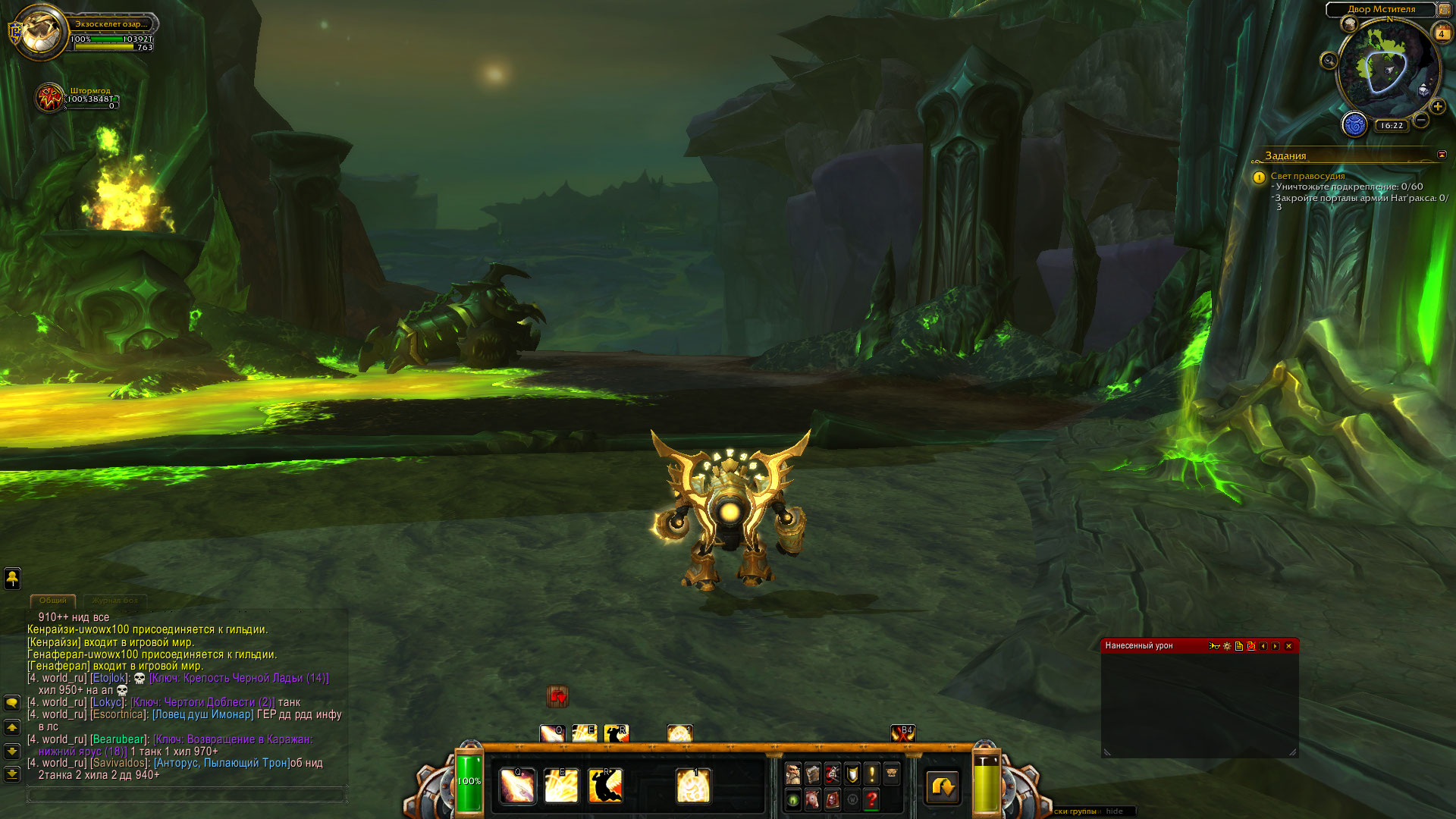Collapse the Задания quest tracker
The height and width of the screenshot is (819, 1456).
[1442, 155]
